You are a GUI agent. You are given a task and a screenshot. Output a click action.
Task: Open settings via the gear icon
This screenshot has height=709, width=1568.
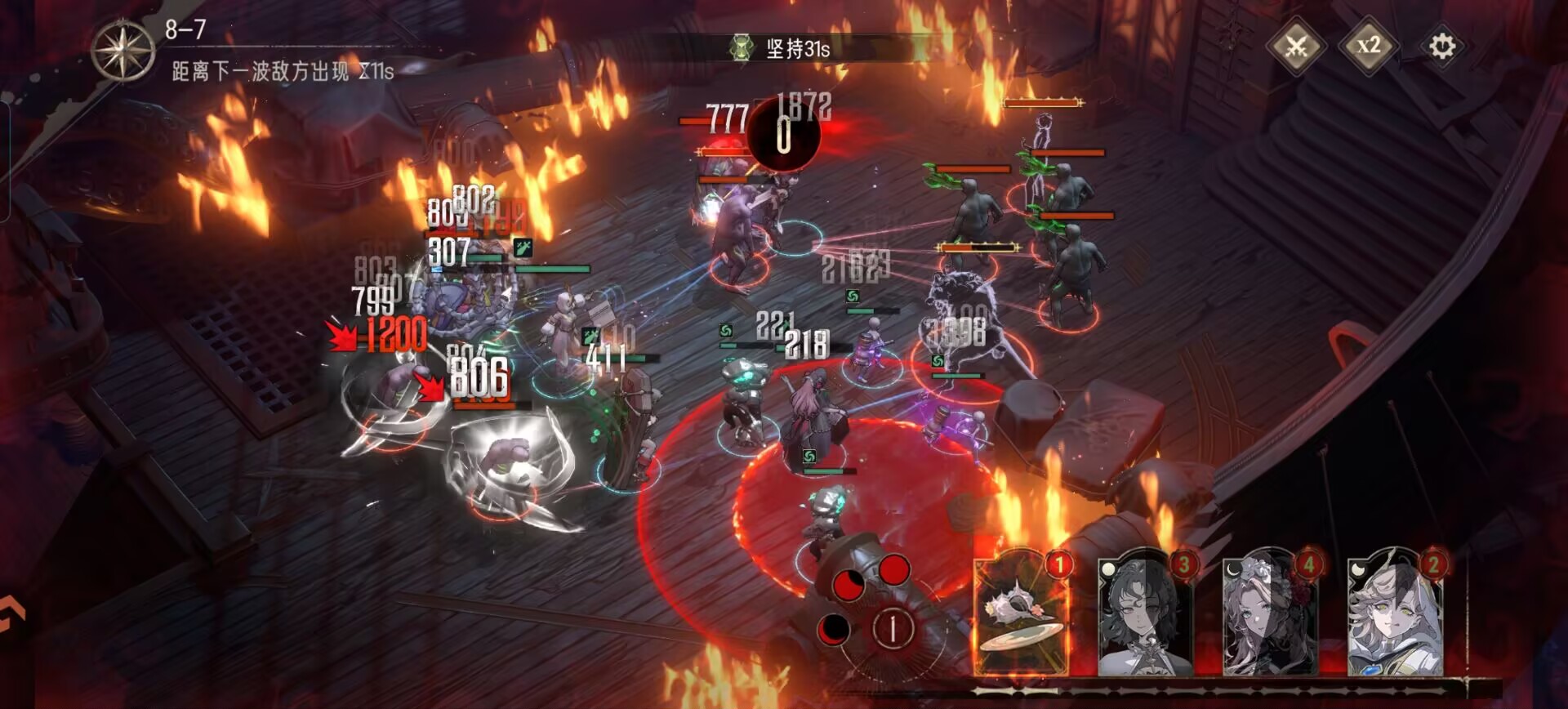pyautogui.click(x=1441, y=47)
